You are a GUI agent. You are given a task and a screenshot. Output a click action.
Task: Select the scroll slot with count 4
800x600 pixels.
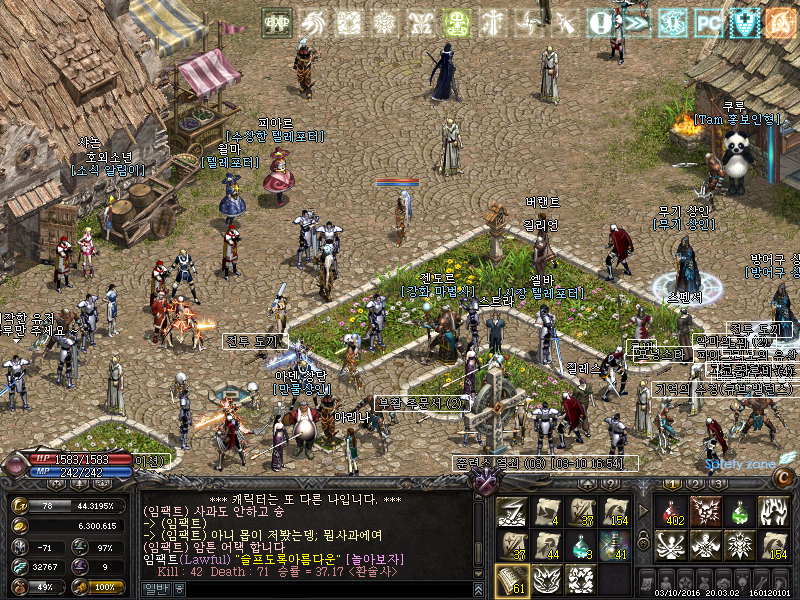(x=547, y=512)
